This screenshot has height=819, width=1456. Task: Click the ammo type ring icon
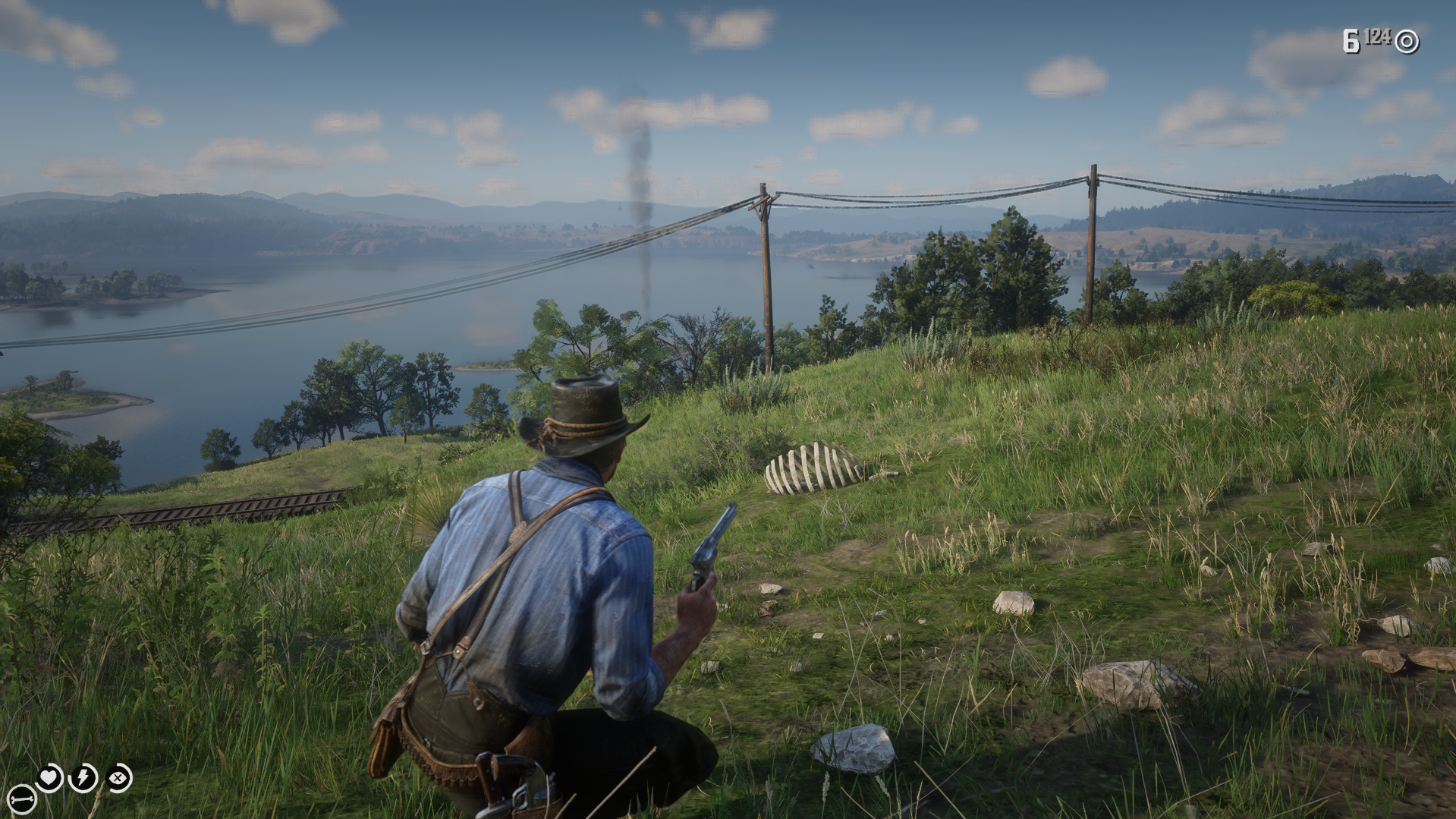[x=1407, y=41]
